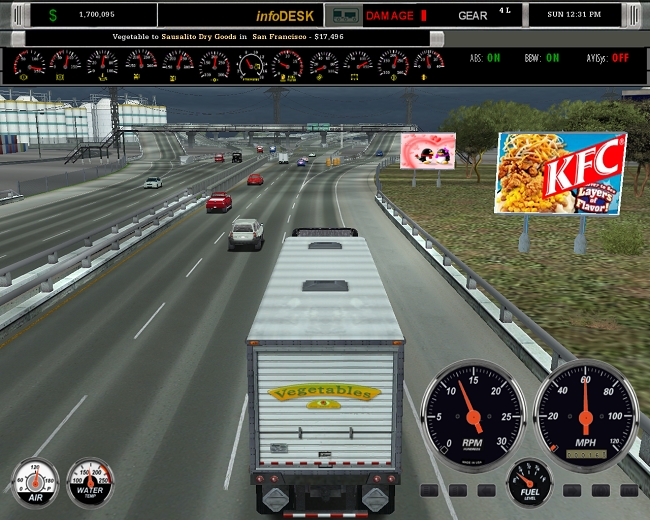Open the infoDESK panel
650x520 pixels.
point(285,15)
